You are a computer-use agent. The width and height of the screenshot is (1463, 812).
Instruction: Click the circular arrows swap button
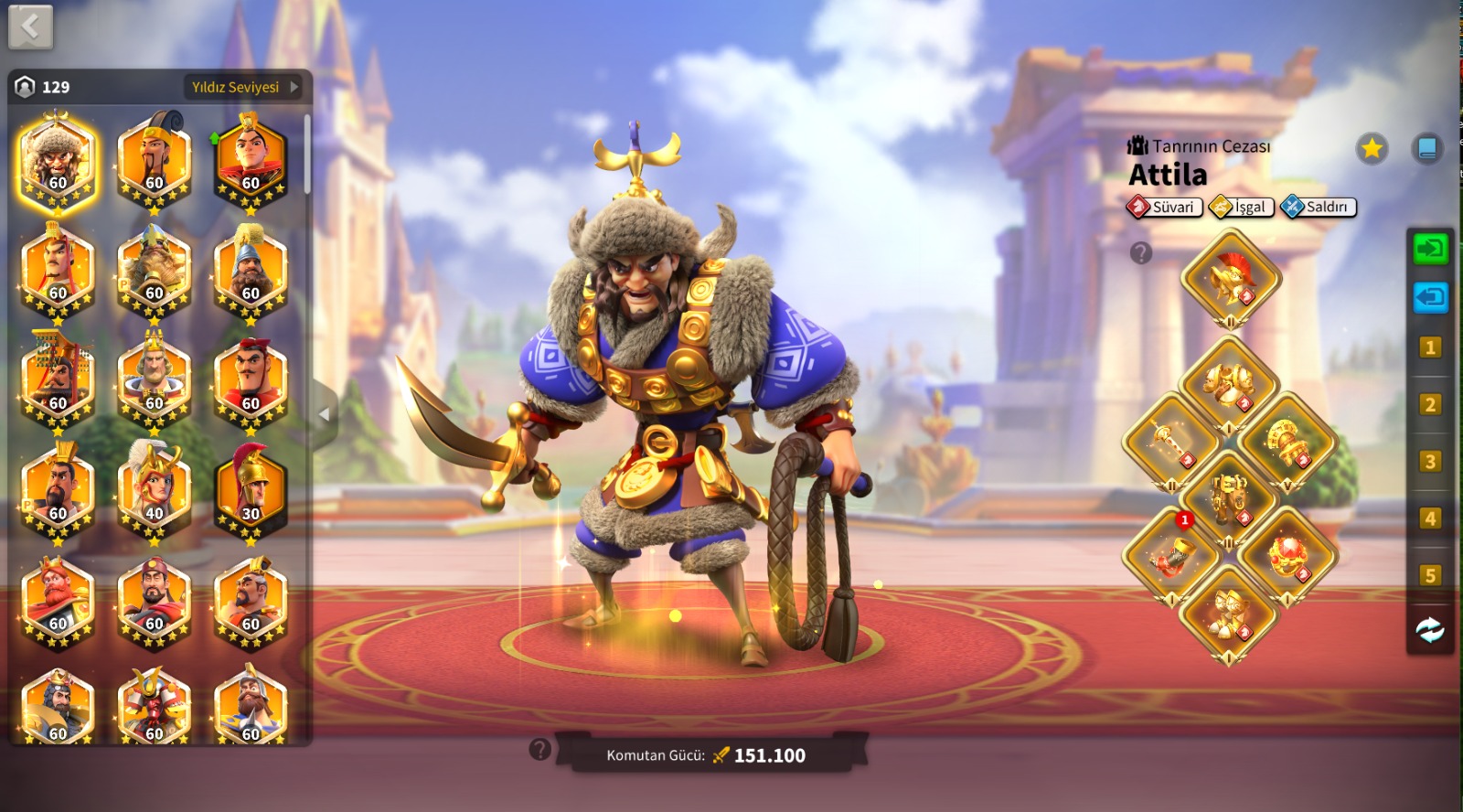click(1430, 629)
